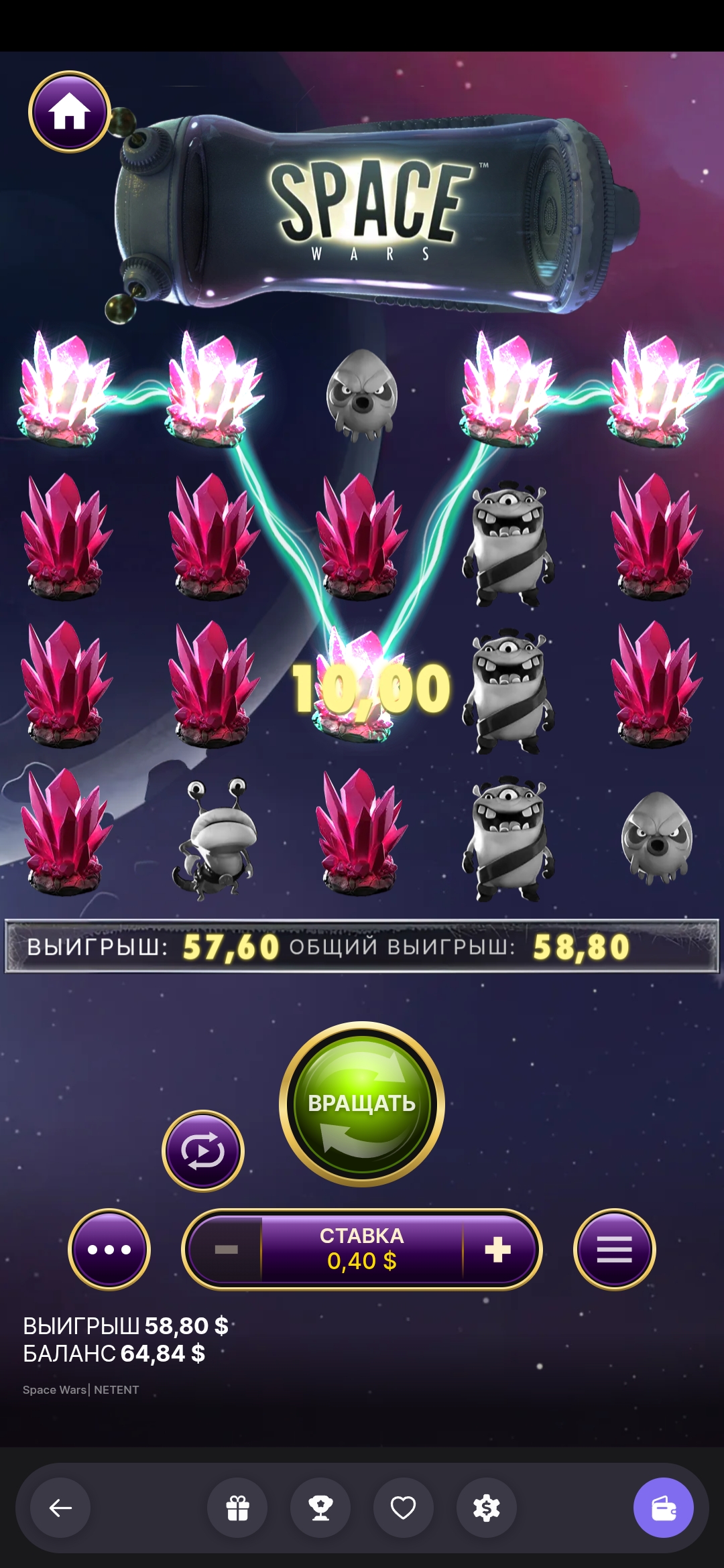724x1568 pixels.
Task: Open the dollar gear settings icon
Action: tap(487, 1508)
